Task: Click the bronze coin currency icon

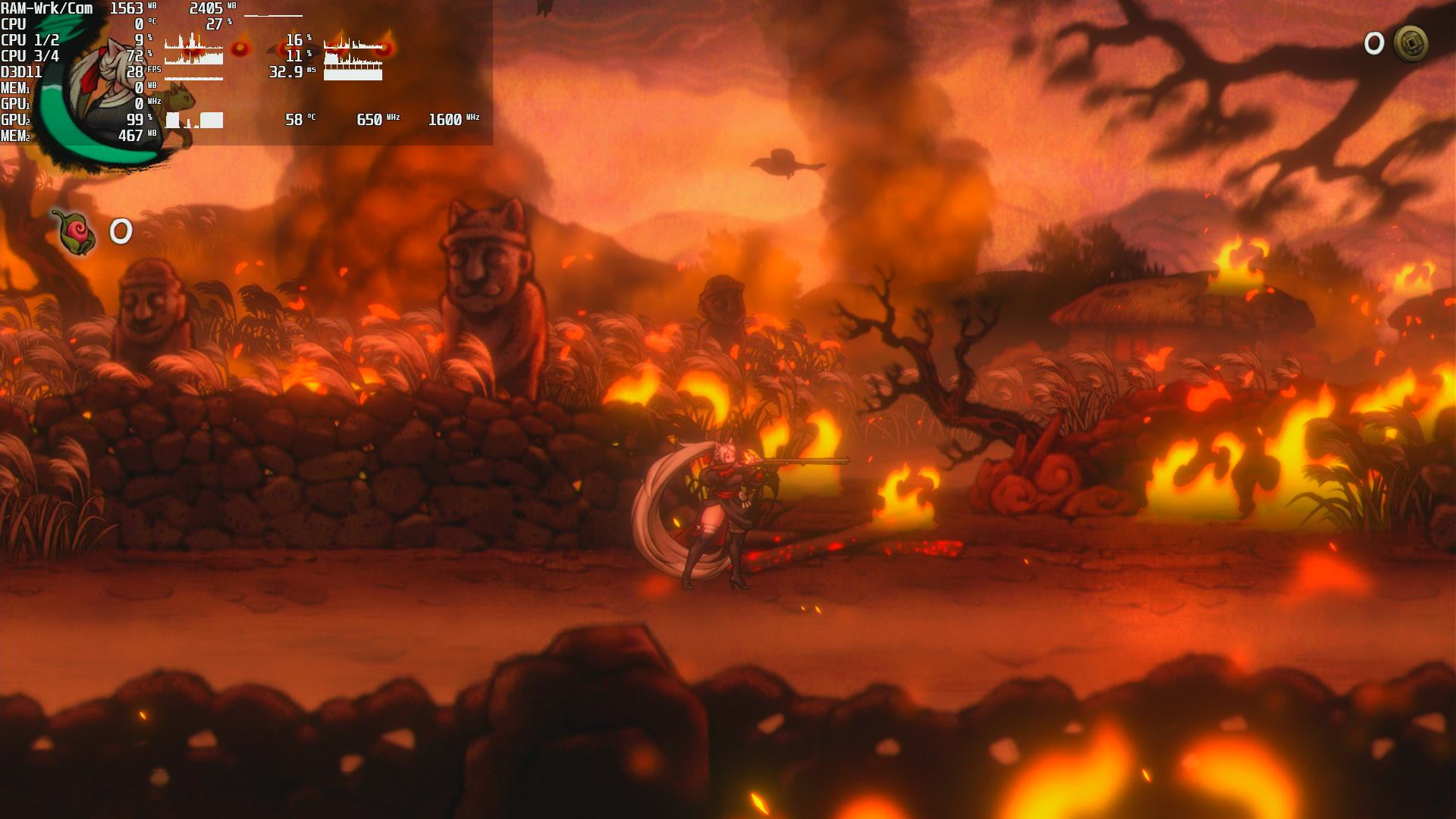Action: [x=1410, y=44]
